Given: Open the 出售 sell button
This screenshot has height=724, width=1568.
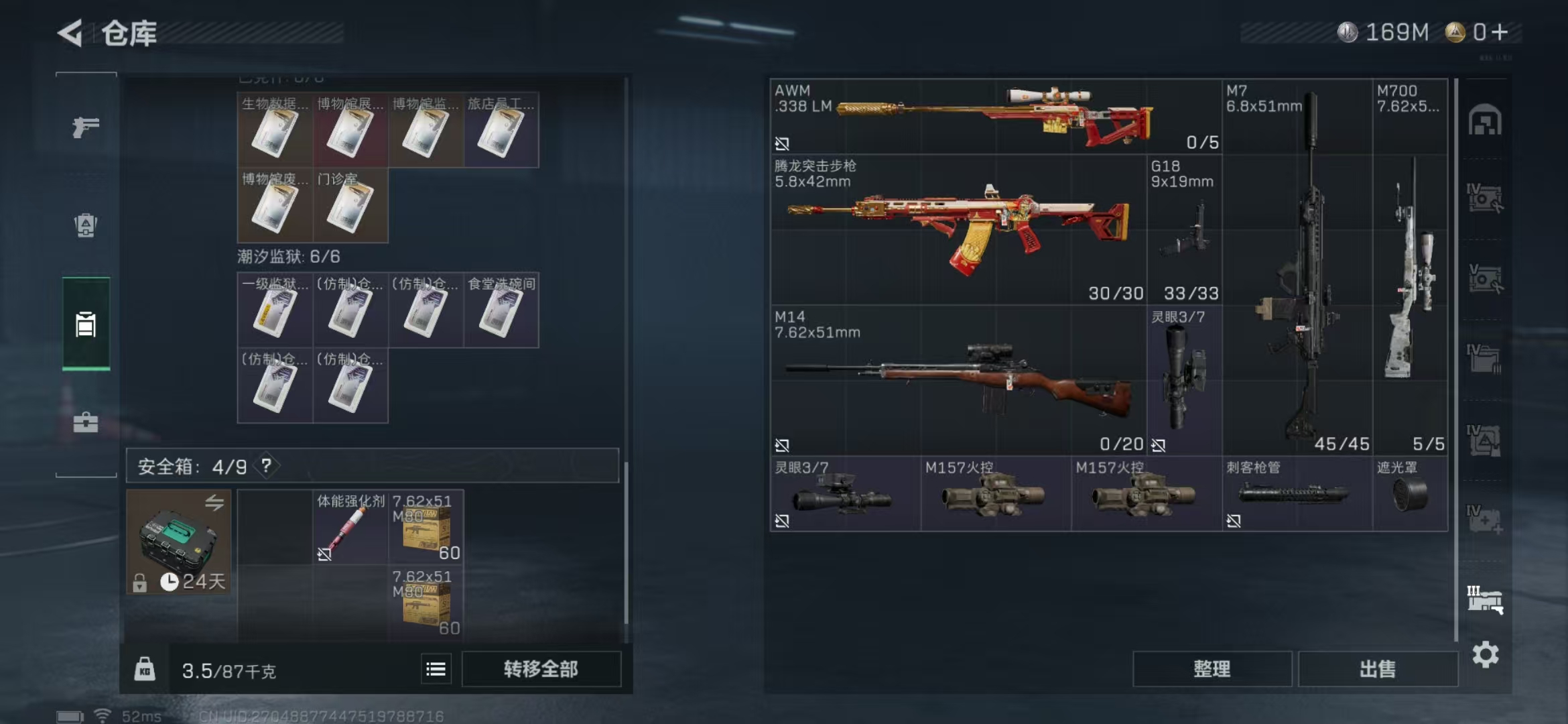Looking at the screenshot, I should tap(1378, 669).
